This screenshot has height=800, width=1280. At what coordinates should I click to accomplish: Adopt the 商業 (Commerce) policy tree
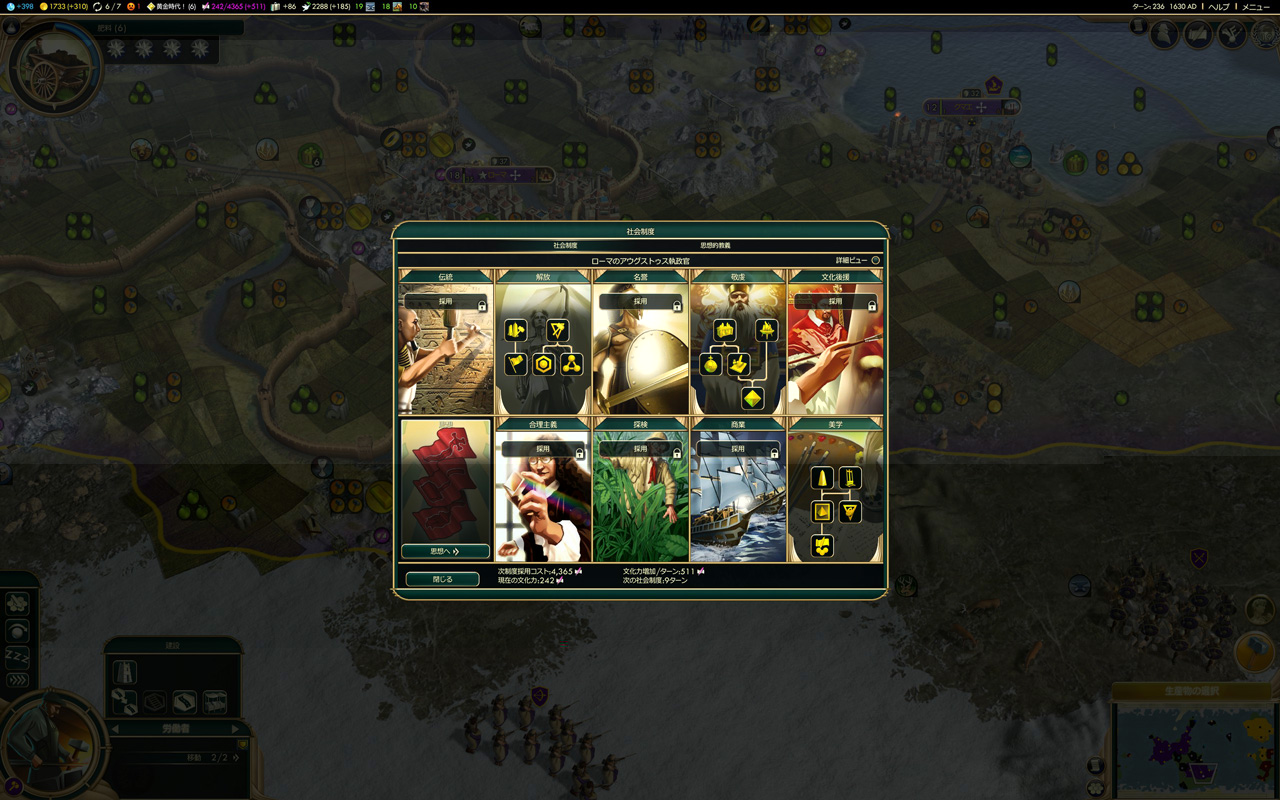tap(738, 449)
